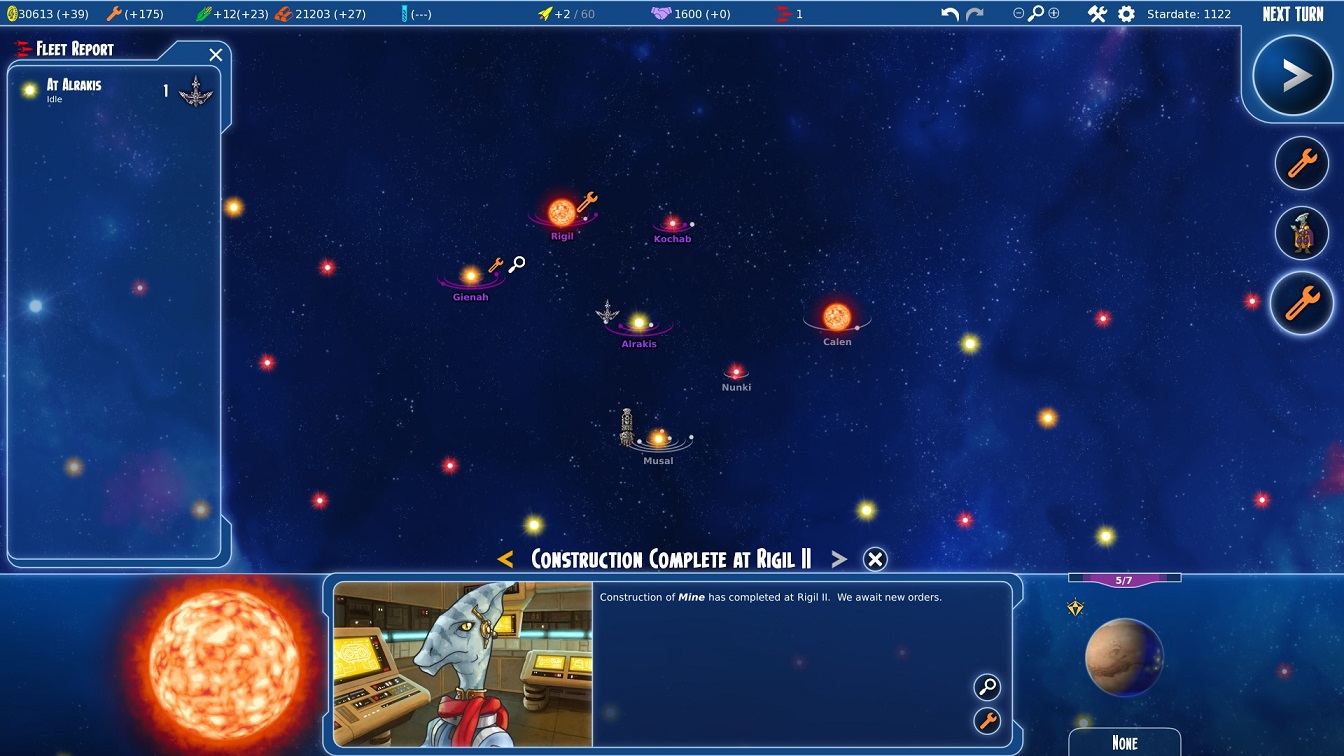Click the magnifier icon beside Gienah

tap(517, 264)
